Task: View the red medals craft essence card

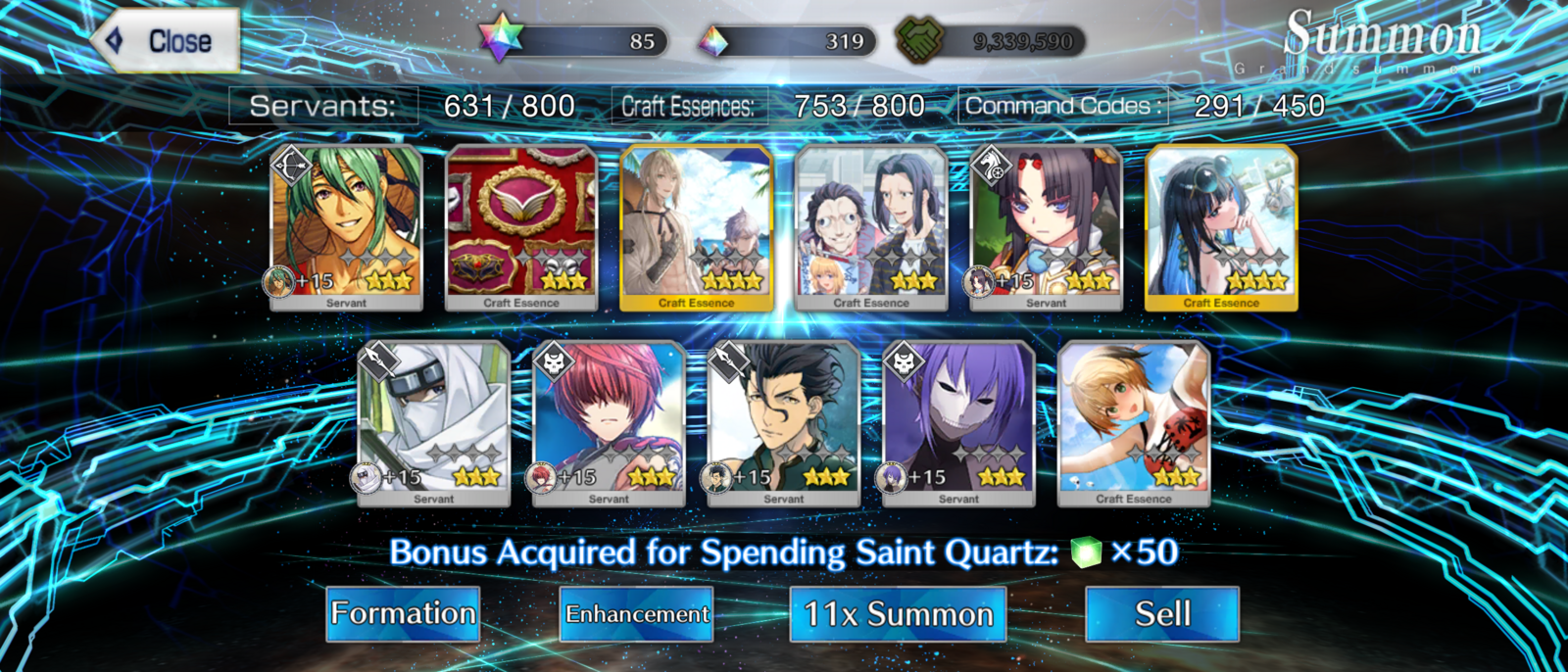Action: click(x=521, y=227)
